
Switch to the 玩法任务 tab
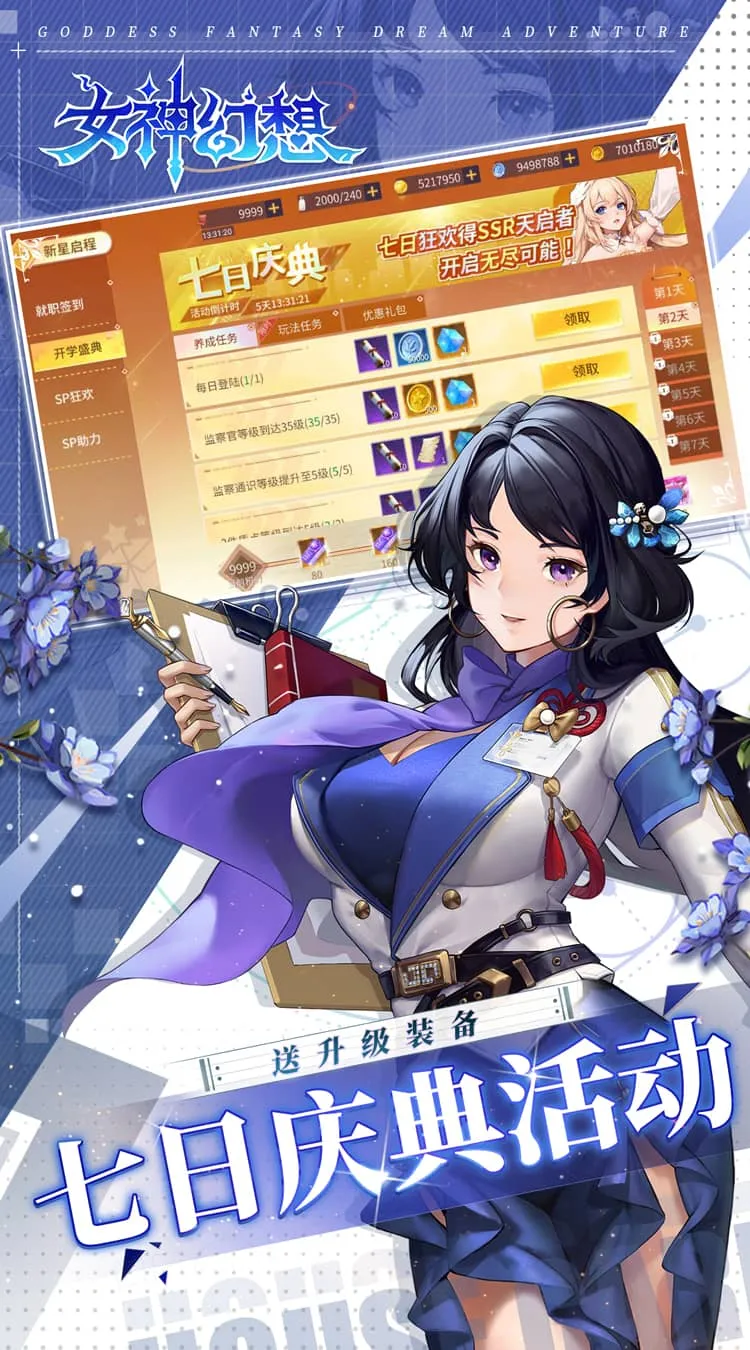[300, 327]
